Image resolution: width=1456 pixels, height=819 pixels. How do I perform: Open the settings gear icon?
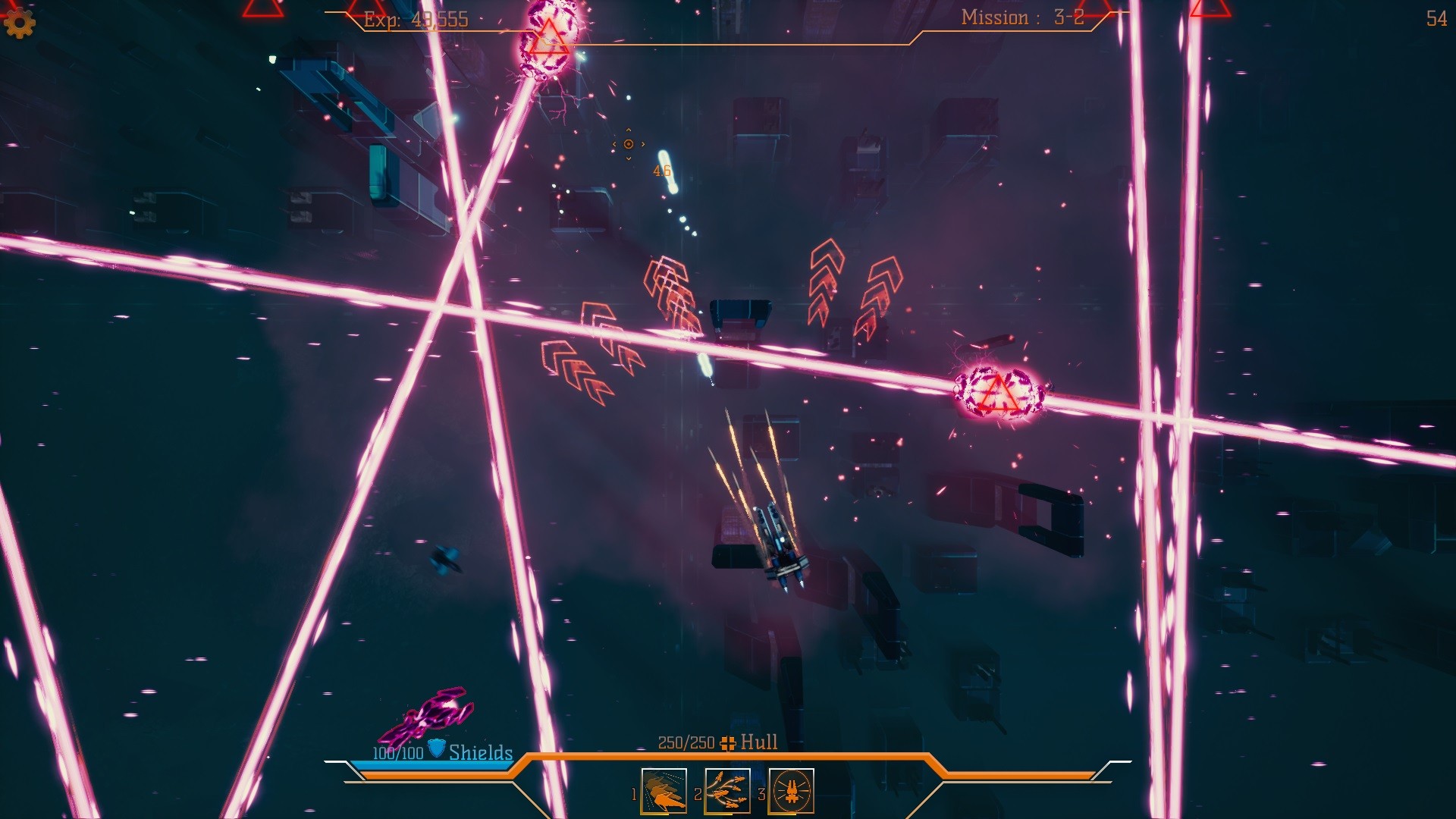click(19, 23)
